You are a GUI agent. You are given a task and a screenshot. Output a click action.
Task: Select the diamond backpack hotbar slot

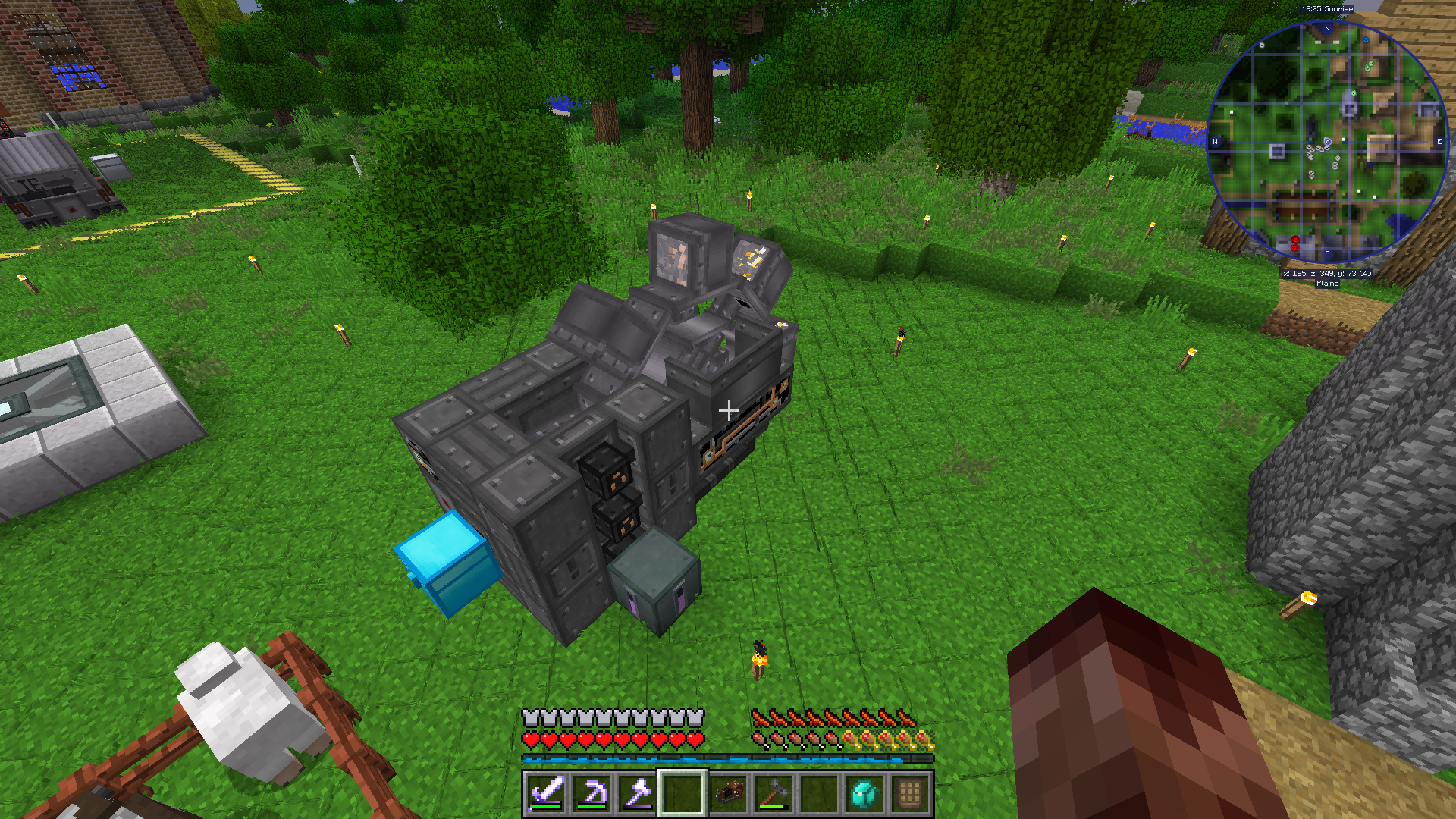coord(864,793)
